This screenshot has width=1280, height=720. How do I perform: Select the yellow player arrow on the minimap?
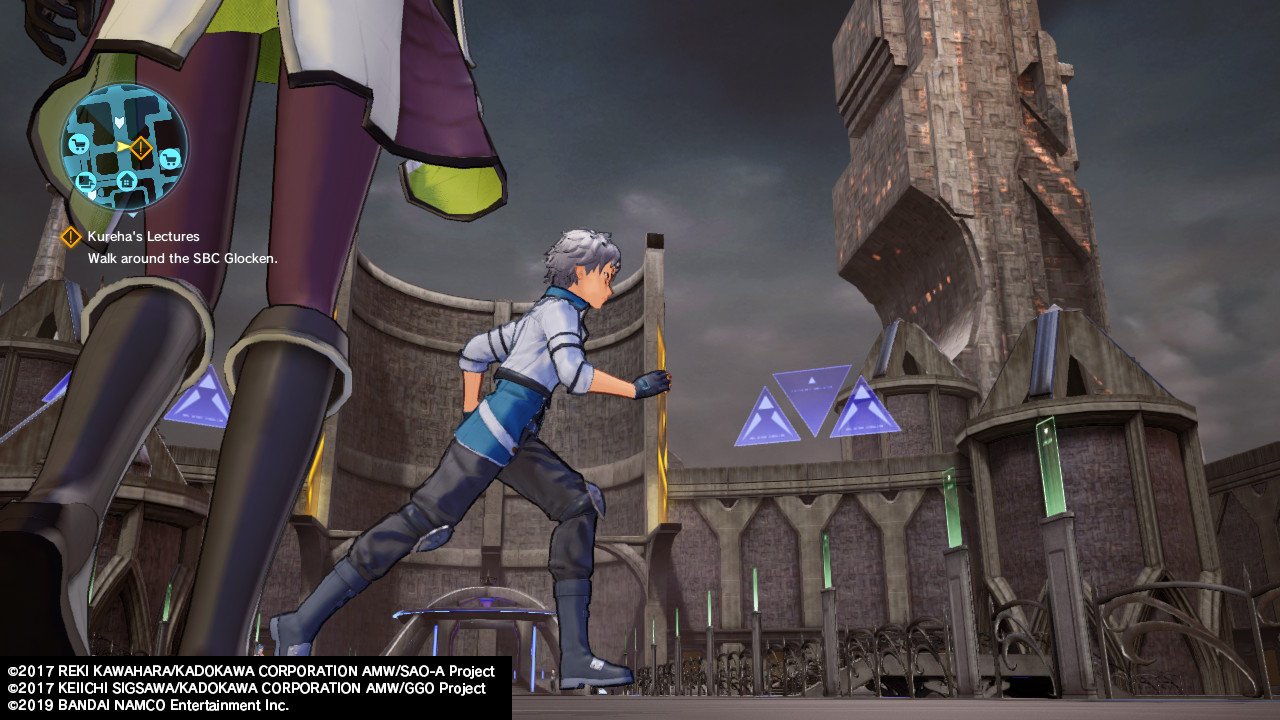click(123, 146)
